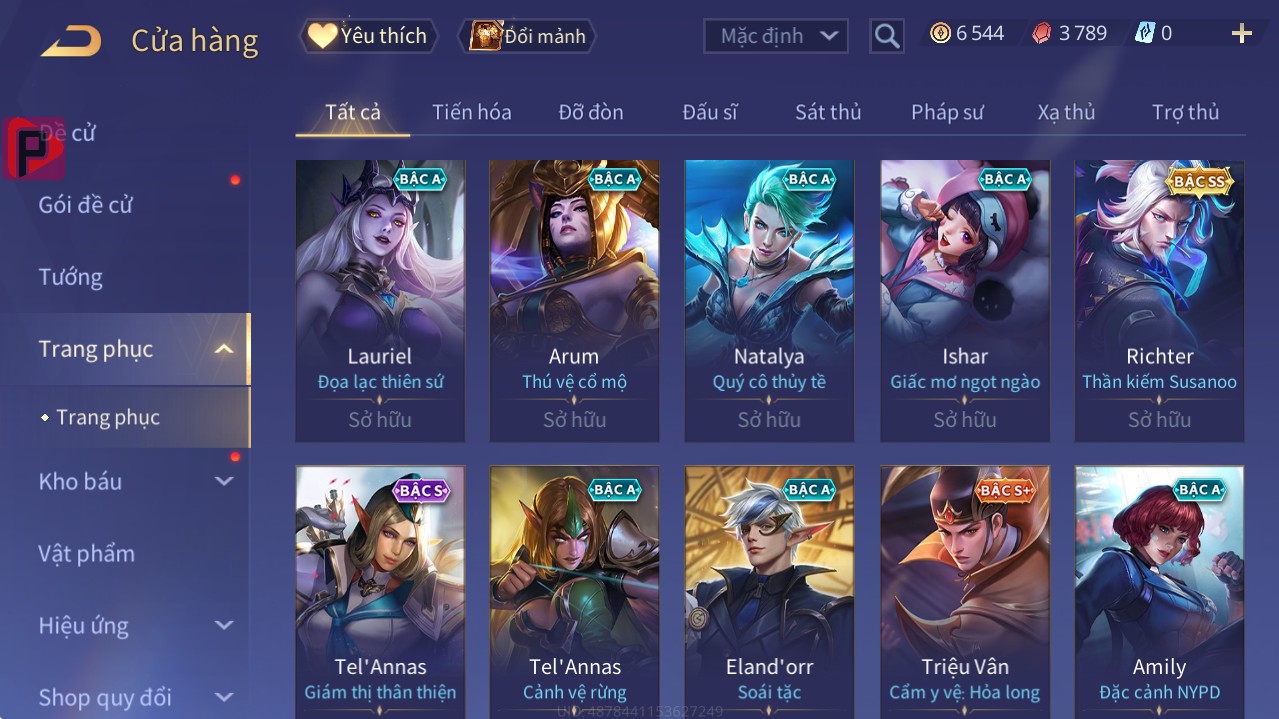Image resolution: width=1279 pixels, height=719 pixels.
Task: Switch to the Đỡ đòn tab
Action: 590,112
